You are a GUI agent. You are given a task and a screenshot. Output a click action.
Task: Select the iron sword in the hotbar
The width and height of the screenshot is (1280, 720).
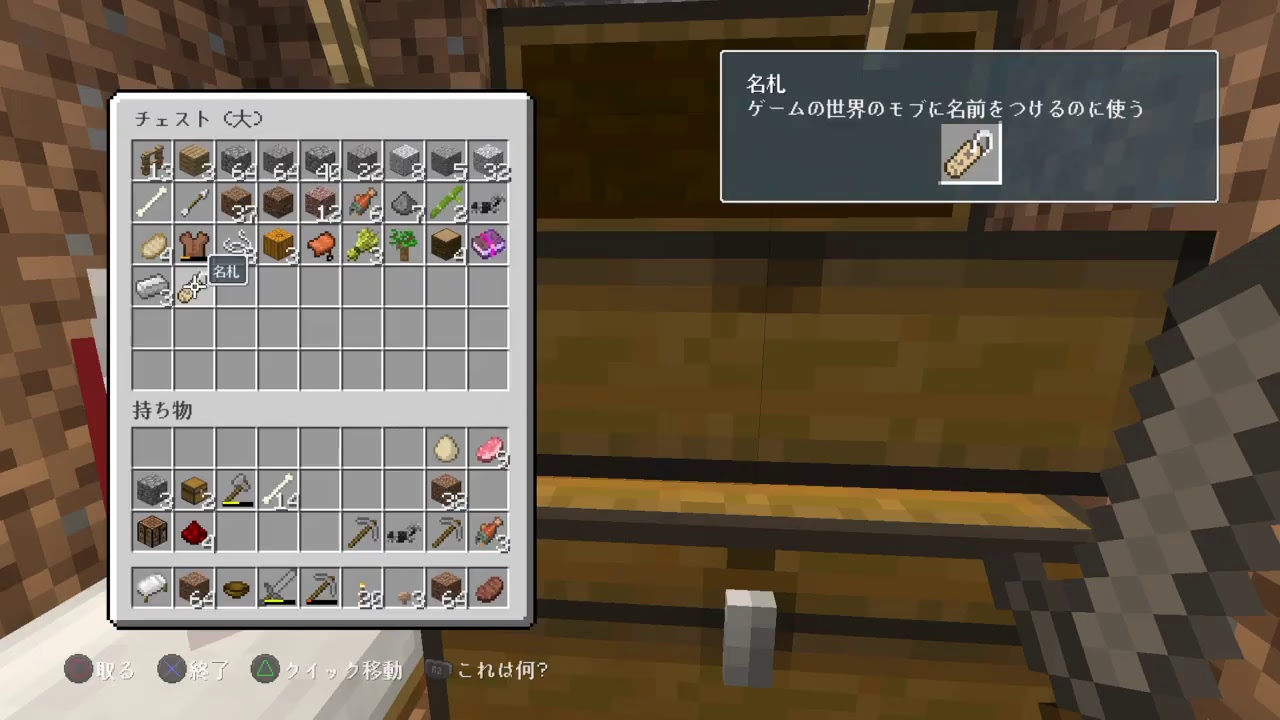click(x=278, y=588)
